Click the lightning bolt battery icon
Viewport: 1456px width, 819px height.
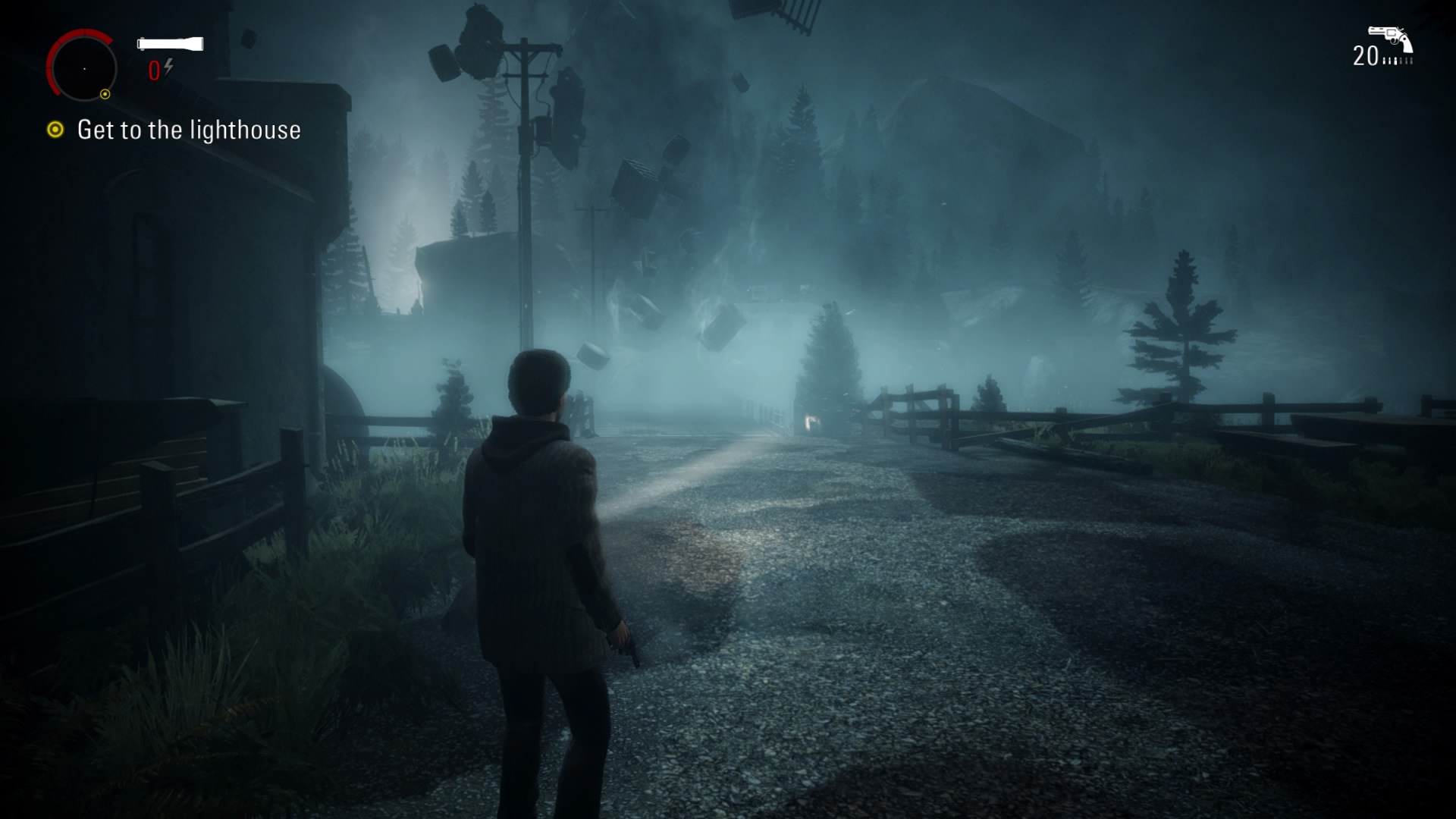[168, 67]
